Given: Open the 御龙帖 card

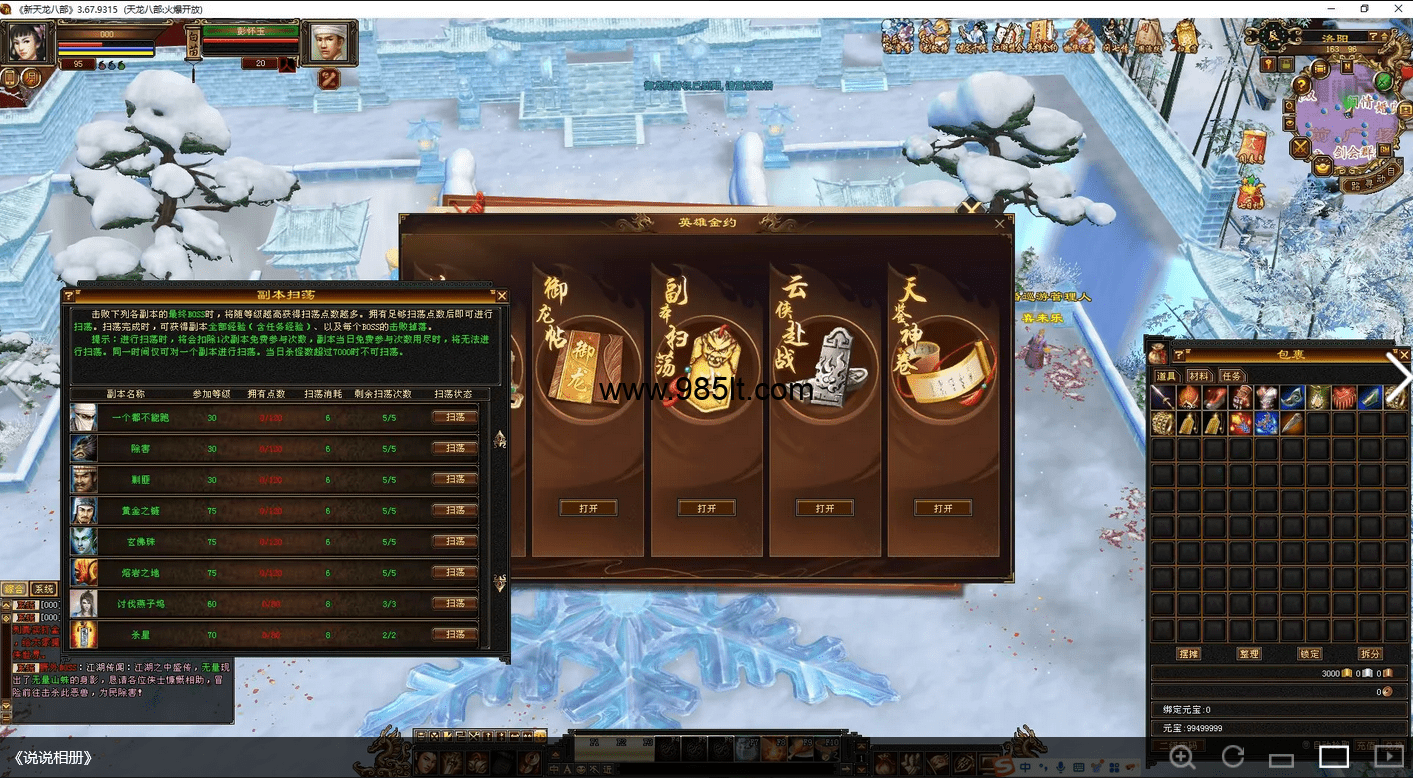Looking at the screenshot, I should pos(588,508).
